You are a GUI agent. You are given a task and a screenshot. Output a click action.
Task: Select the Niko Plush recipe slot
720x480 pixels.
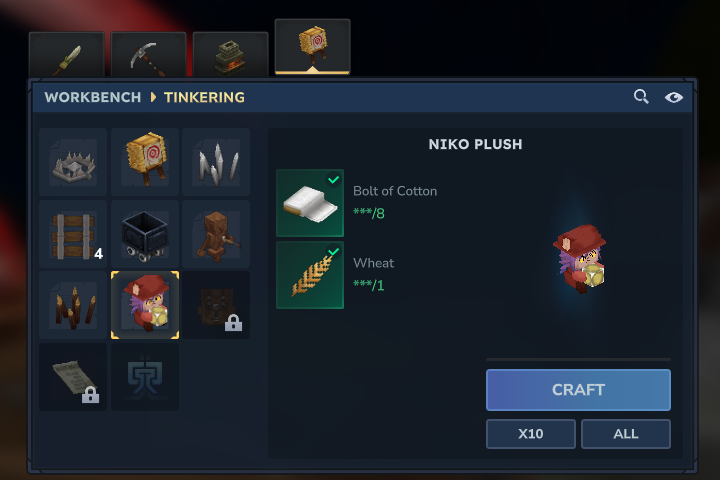(145, 305)
